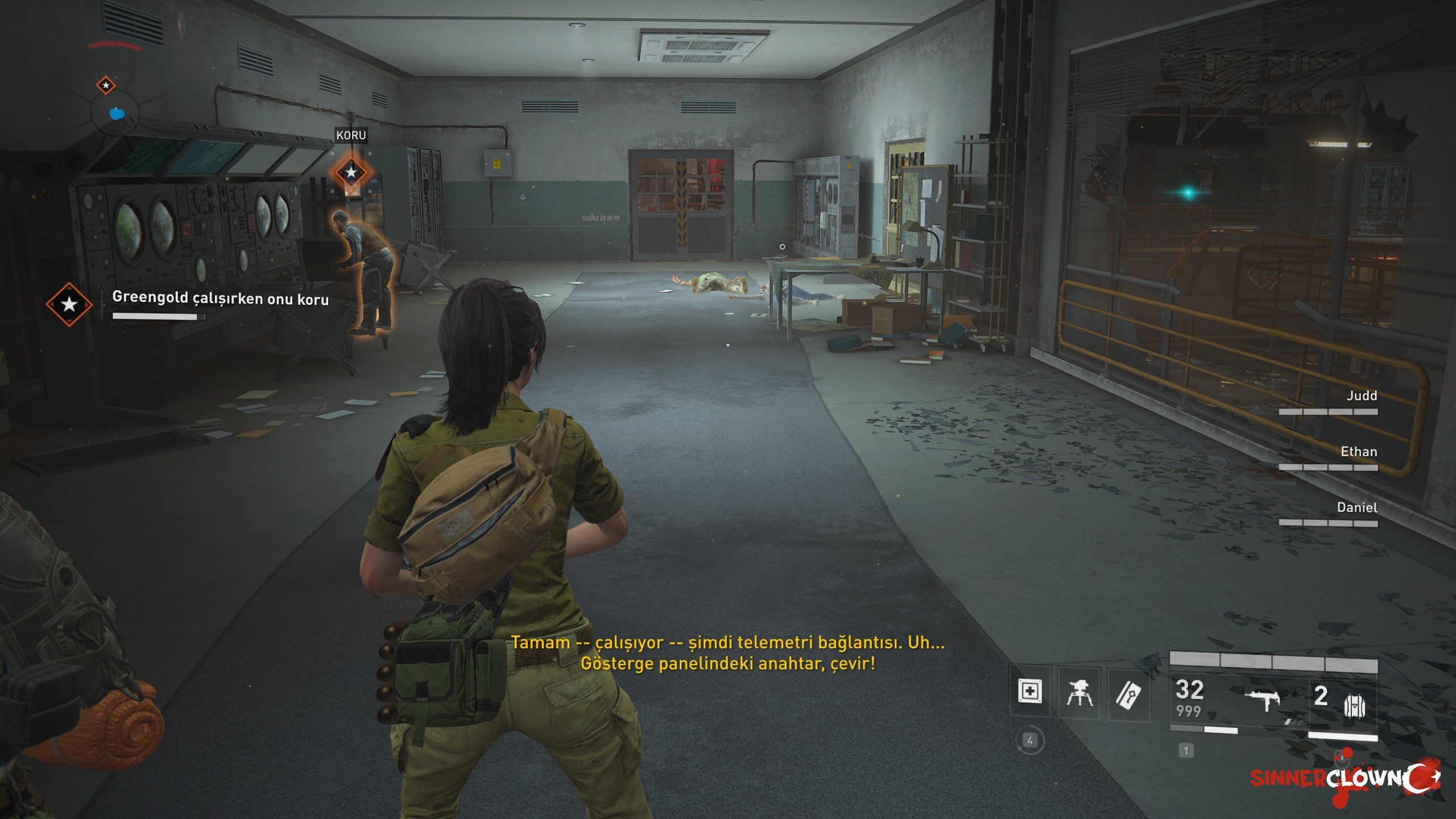Screen dimensions: 1456x819
Task: Switch to the submachine gun weapon
Action: pyautogui.click(x=1262, y=699)
